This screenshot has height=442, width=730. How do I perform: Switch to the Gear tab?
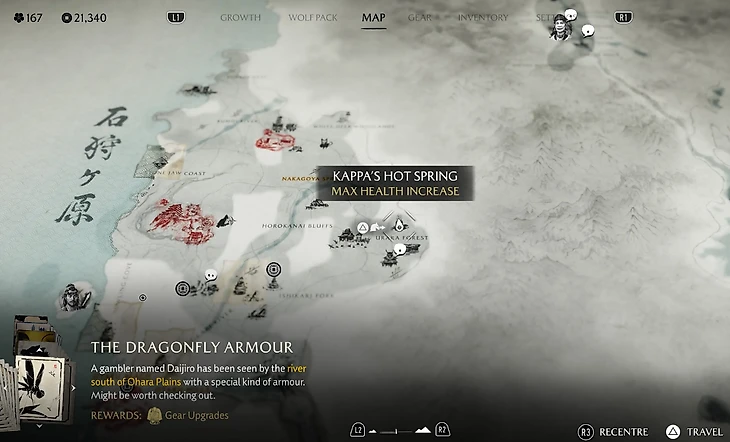[x=421, y=17]
